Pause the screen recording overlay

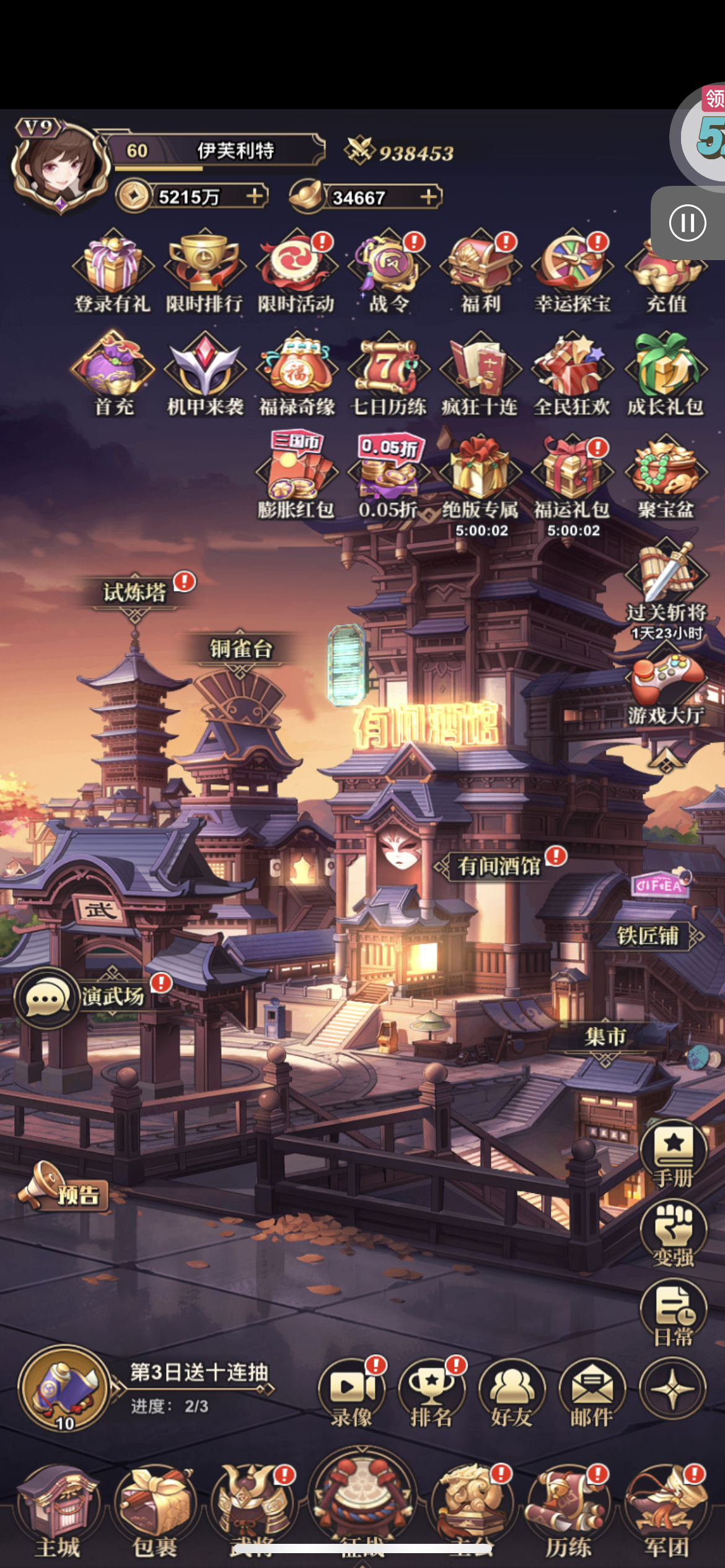pyautogui.click(x=687, y=223)
